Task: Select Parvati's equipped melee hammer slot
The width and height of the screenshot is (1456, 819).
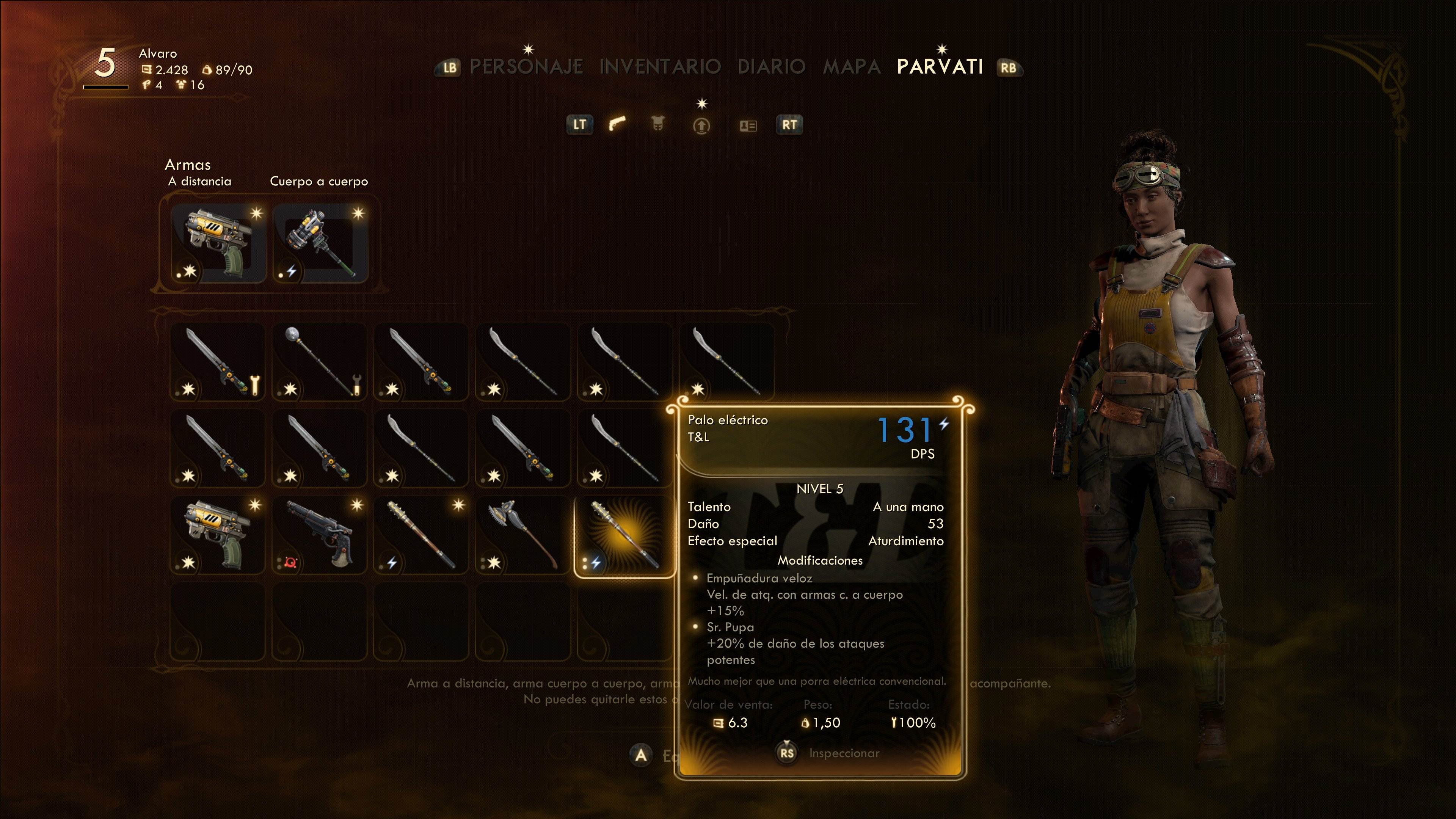Action: pyautogui.click(x=320, y=243)
